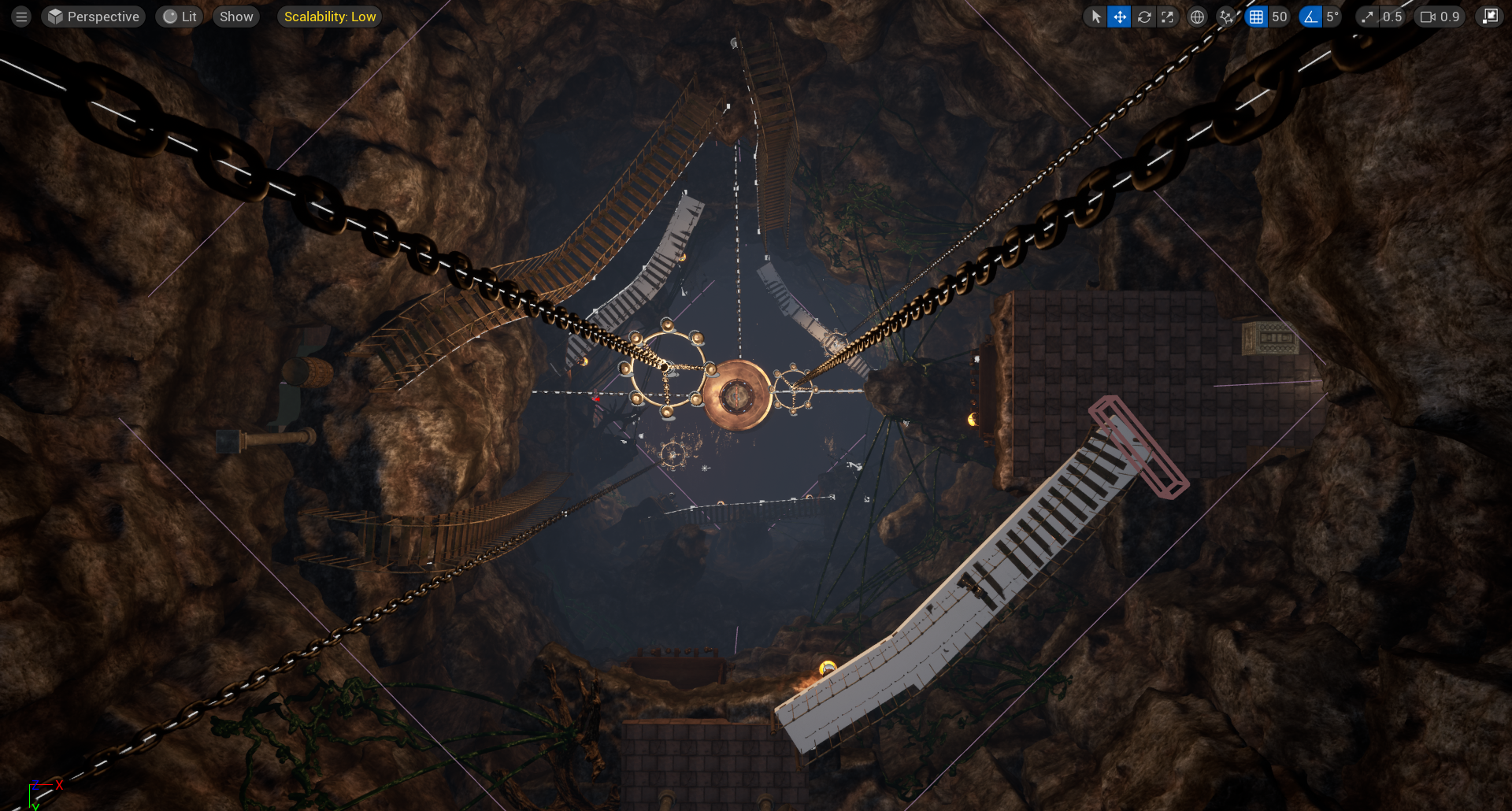Toggle the rotation angle snapping button
This screenshot has width=1512, height=811.
click(1310, 17)
